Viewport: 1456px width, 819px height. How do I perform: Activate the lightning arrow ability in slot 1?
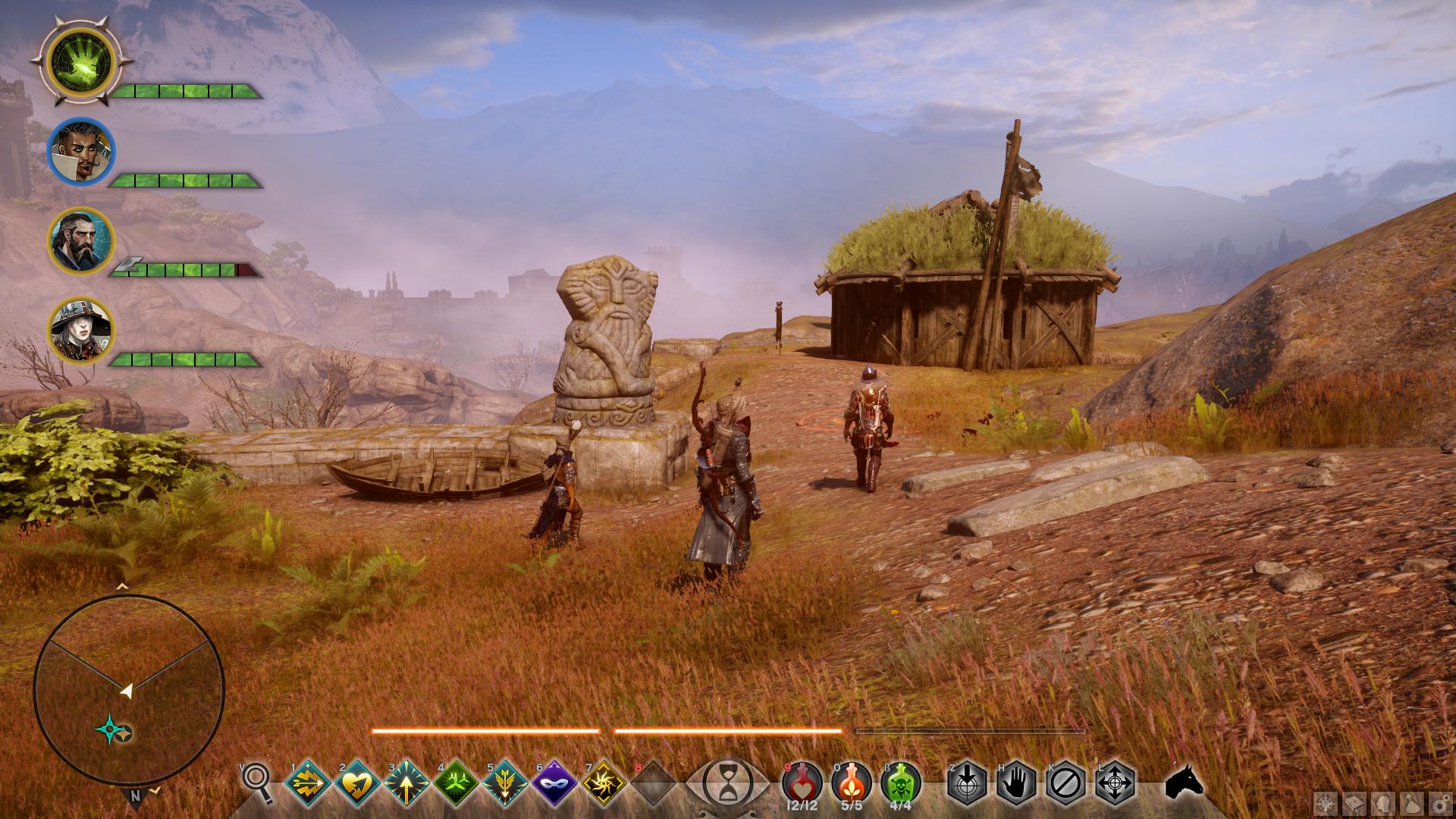click(x=309, y=783)
